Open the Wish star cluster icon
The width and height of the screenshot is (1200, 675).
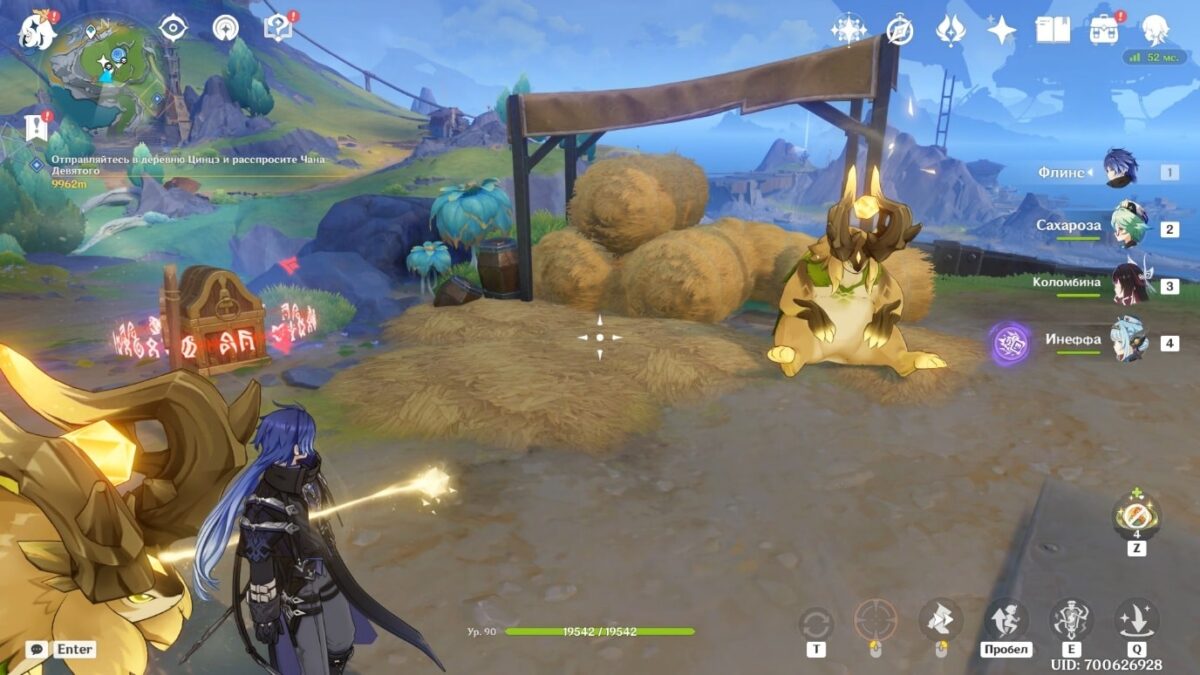click(x=848, y=29)
